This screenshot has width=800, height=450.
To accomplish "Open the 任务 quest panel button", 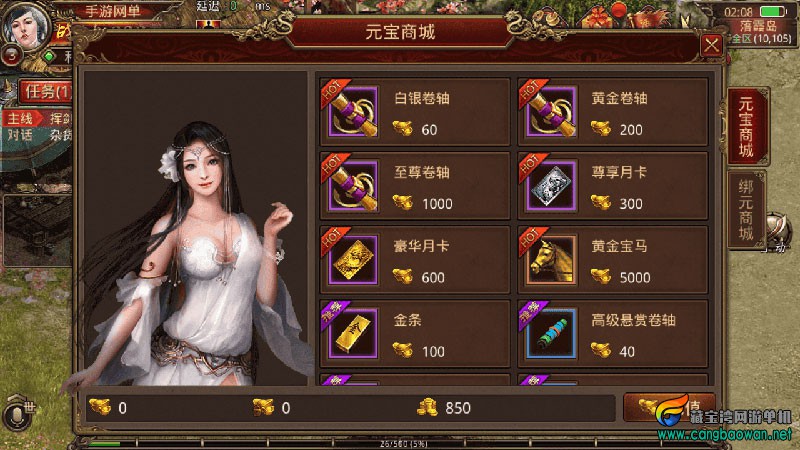I will (x=46, y=92).
